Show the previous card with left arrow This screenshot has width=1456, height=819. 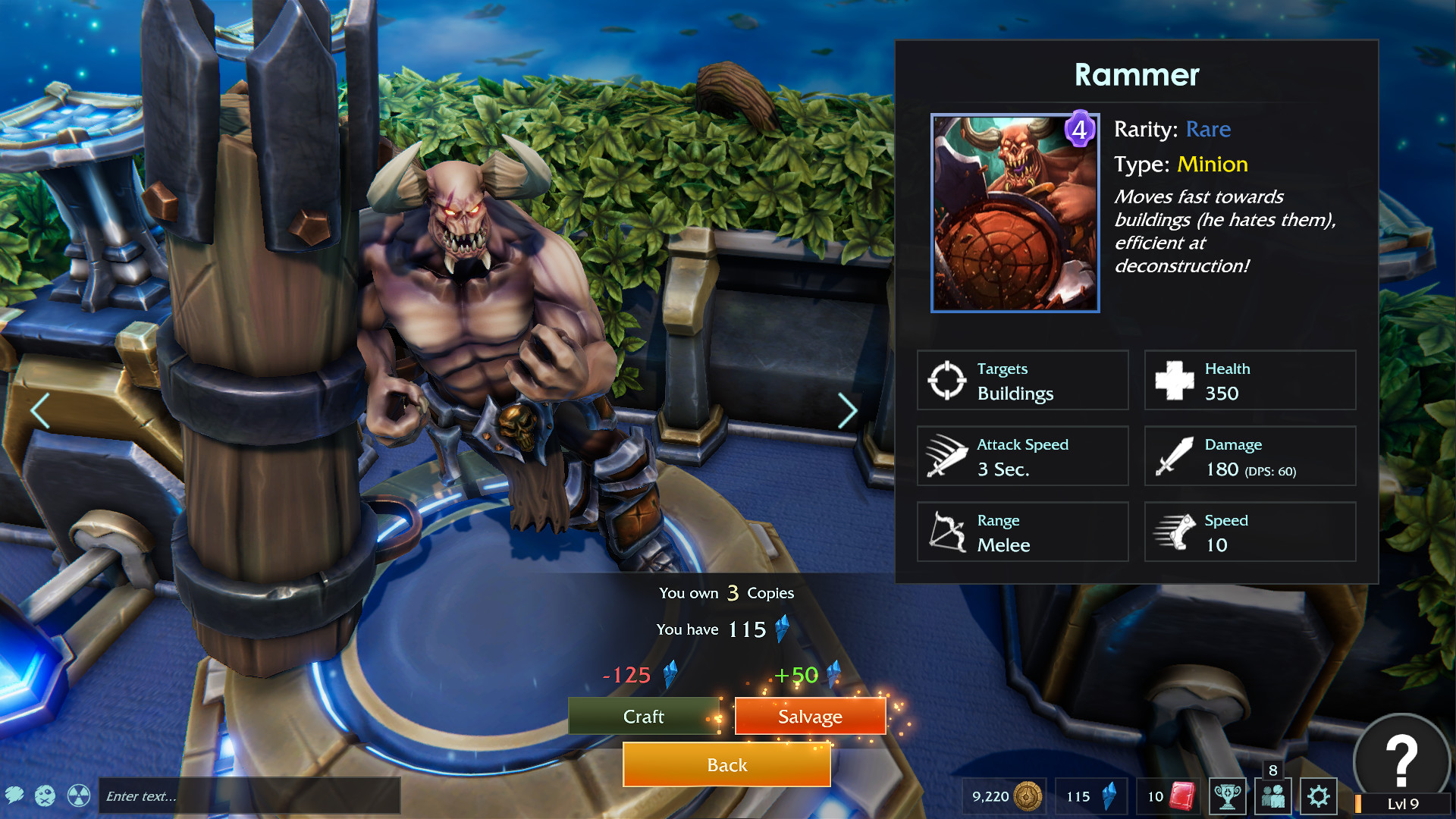(x=40, y=411)
